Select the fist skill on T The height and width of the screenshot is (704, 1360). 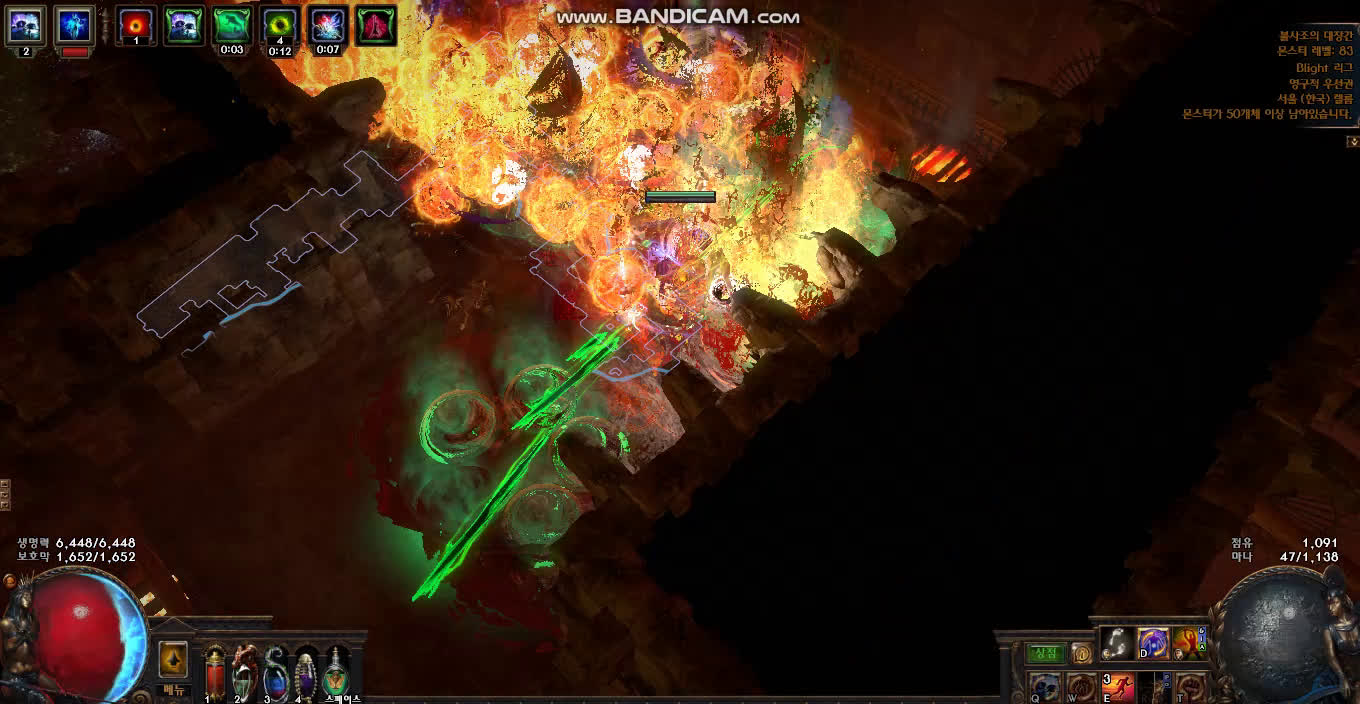coord(1189,687)
